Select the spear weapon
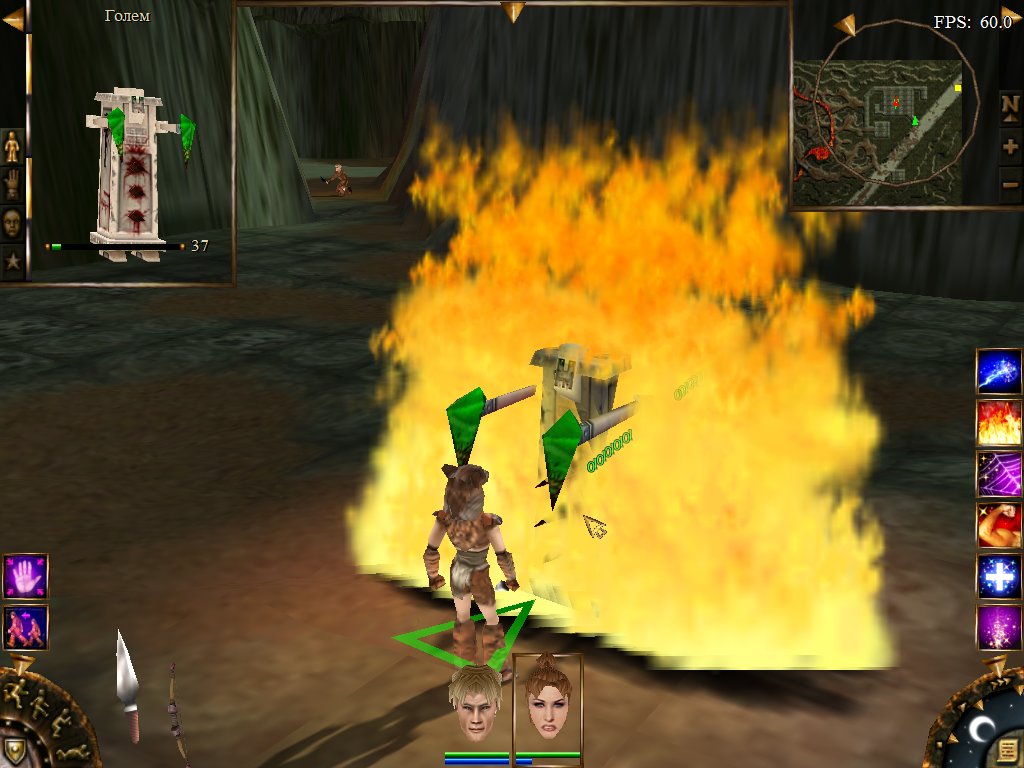 pos(128,685)
